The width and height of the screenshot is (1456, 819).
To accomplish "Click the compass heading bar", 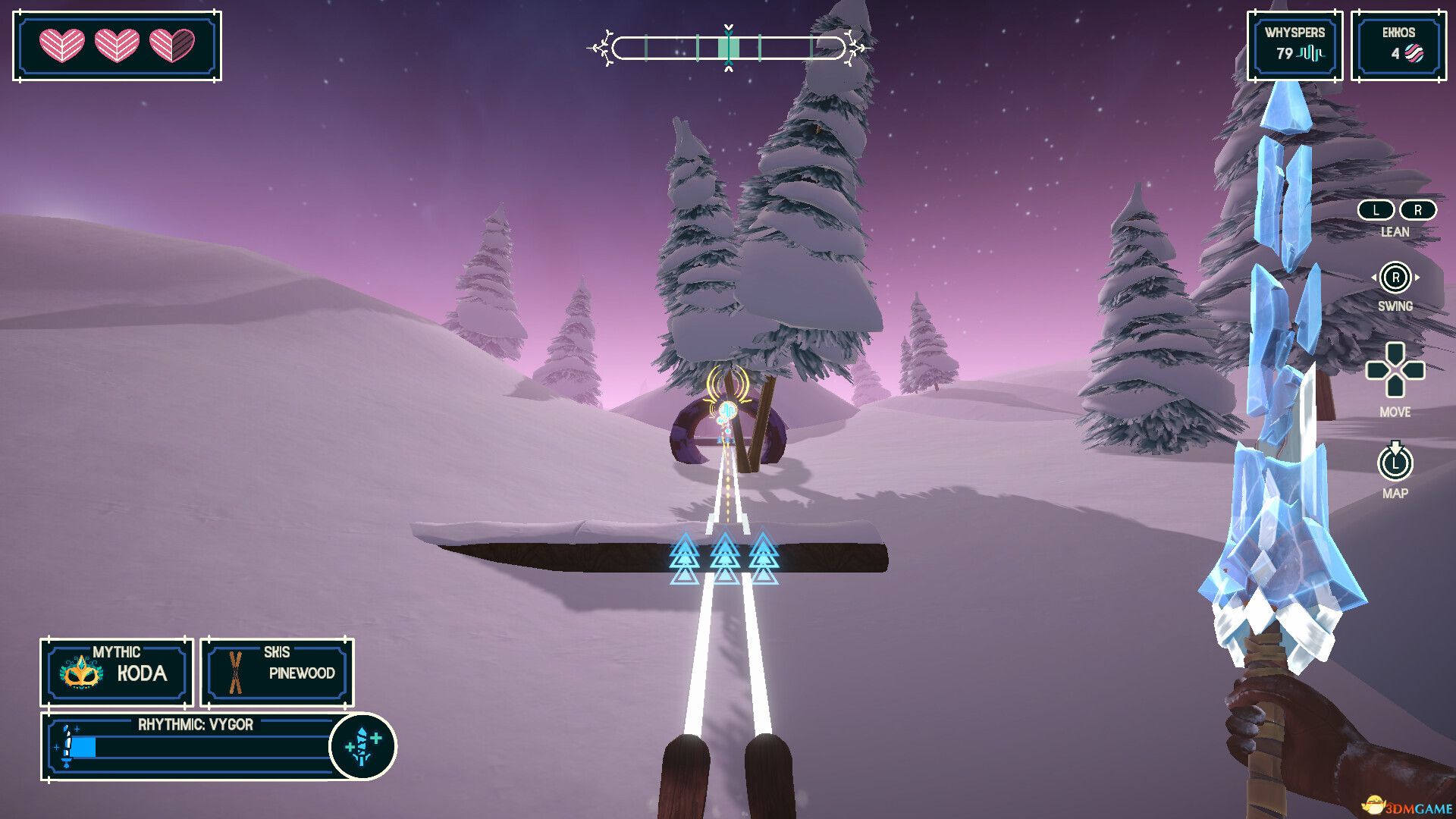I will (728, 48).
